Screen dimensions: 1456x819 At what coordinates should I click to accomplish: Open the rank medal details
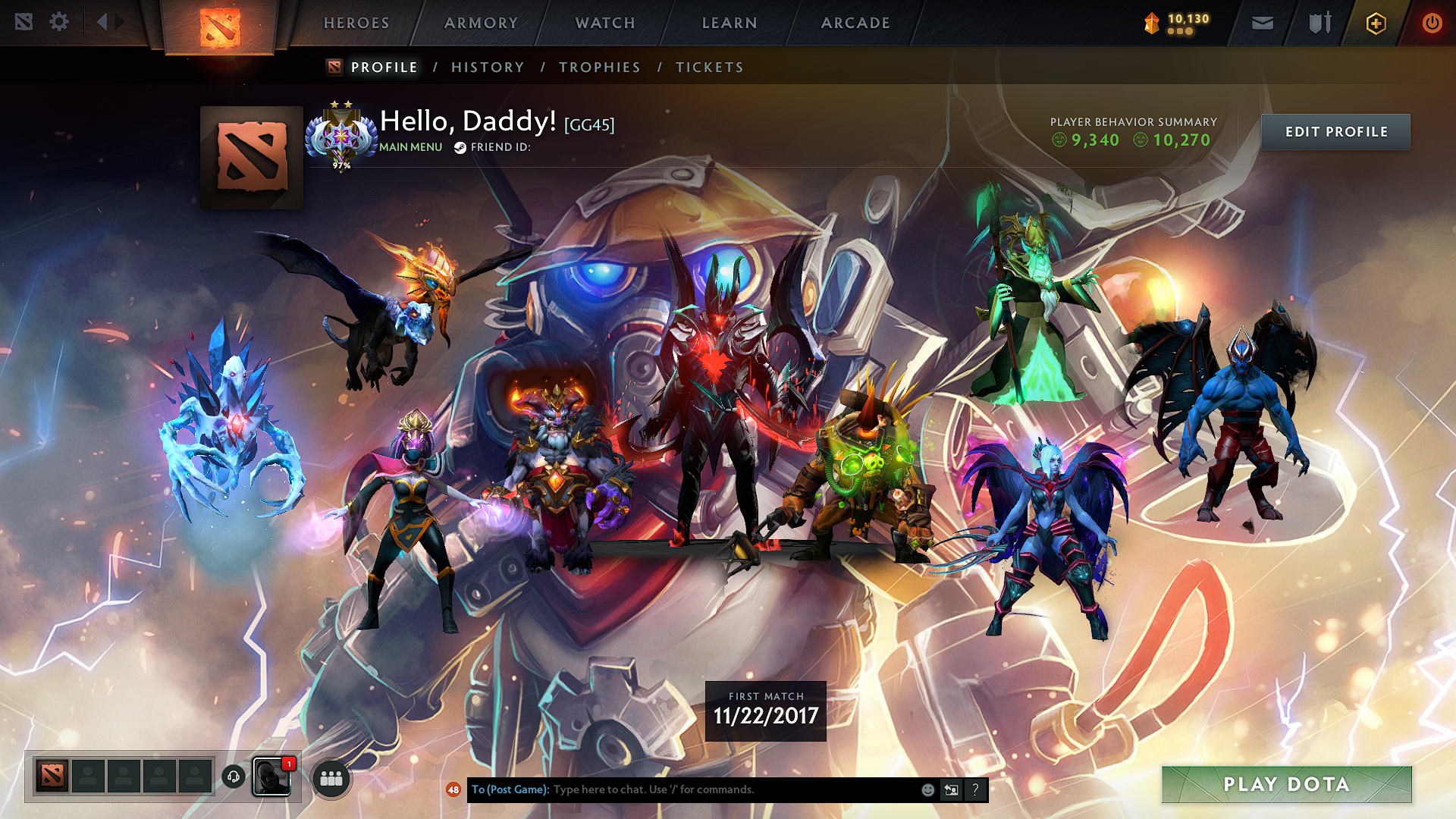pos(341,136)
